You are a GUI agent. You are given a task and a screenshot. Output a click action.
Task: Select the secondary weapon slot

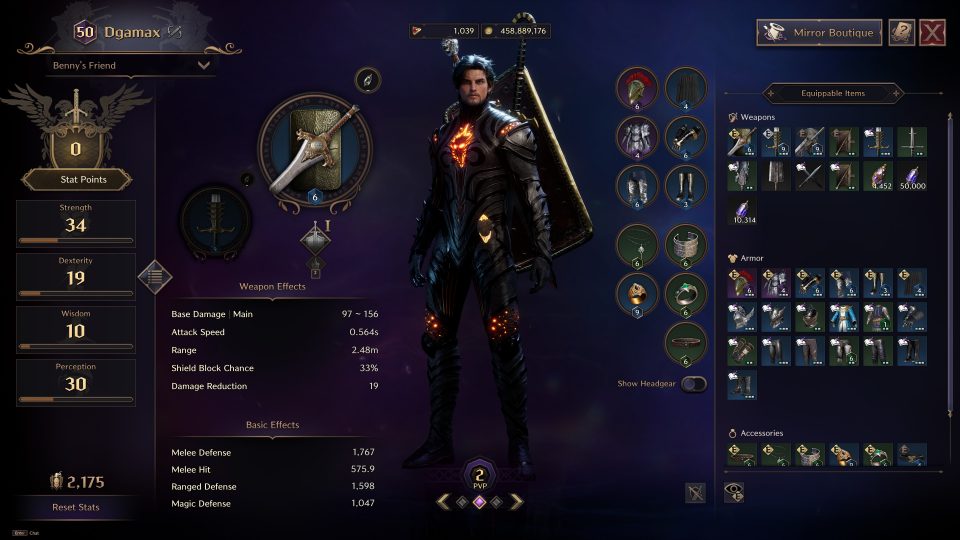[x=217, y=224]
